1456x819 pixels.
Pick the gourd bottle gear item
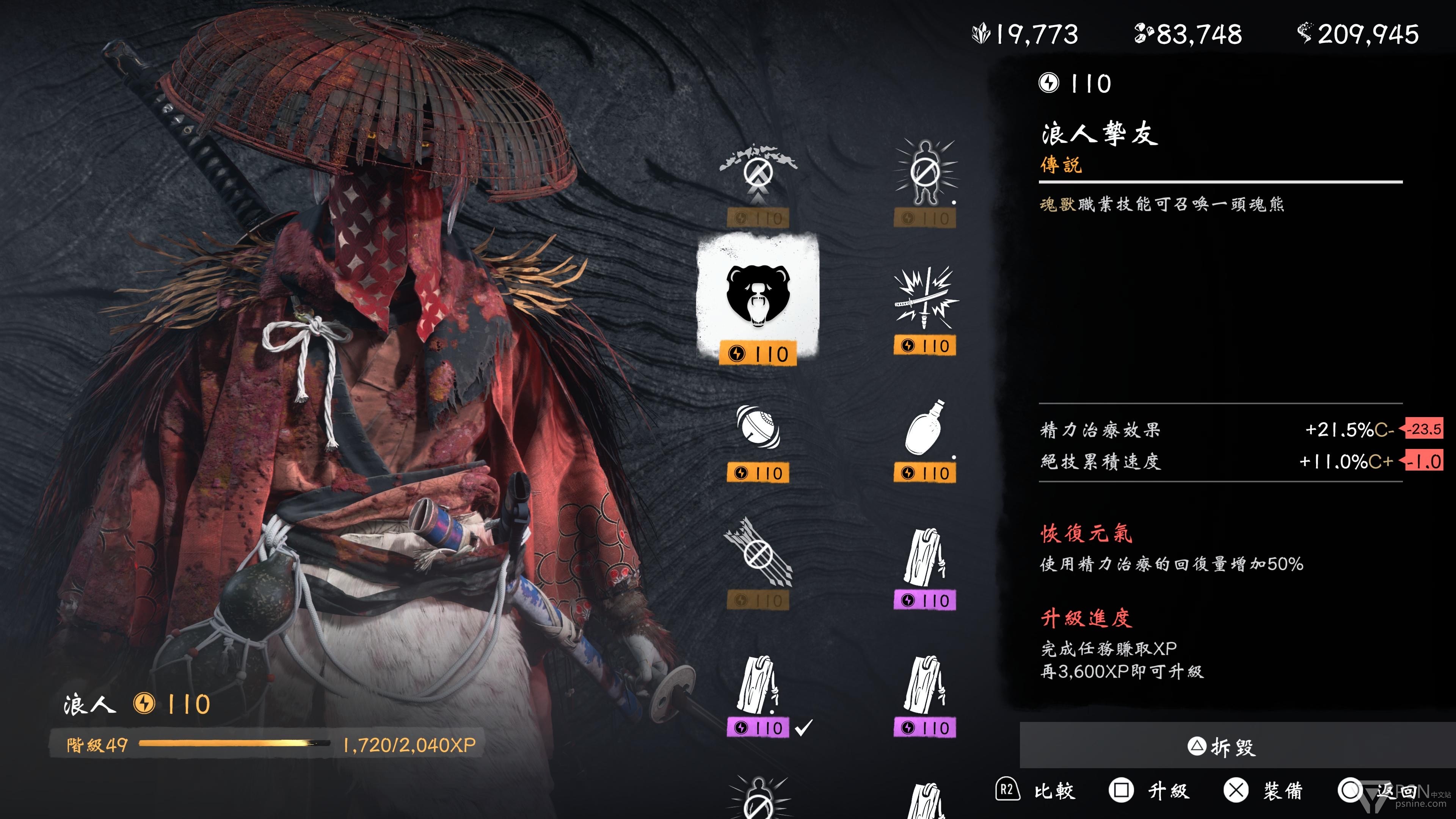coord(925,428)
